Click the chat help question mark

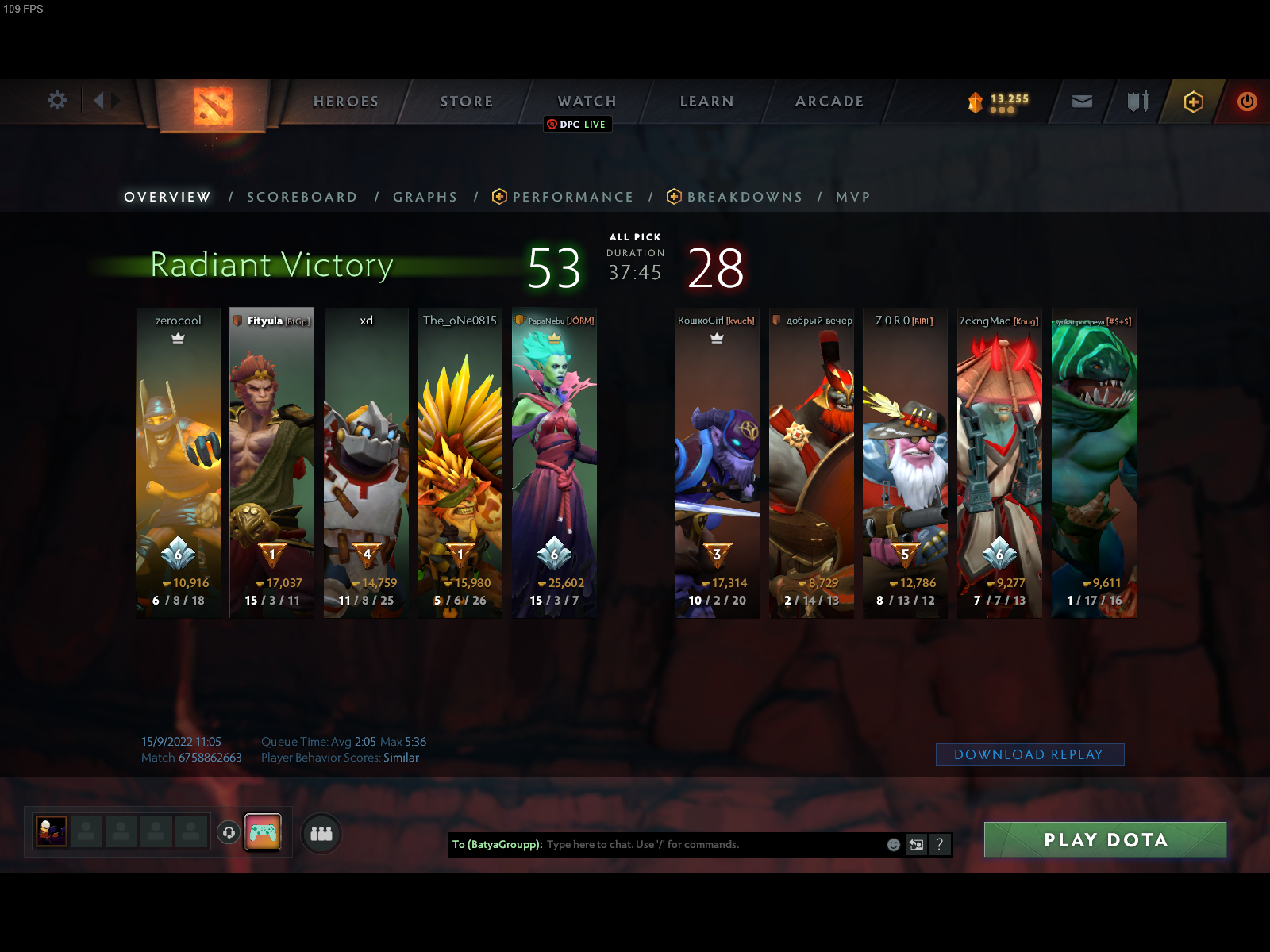click(941, 845)
